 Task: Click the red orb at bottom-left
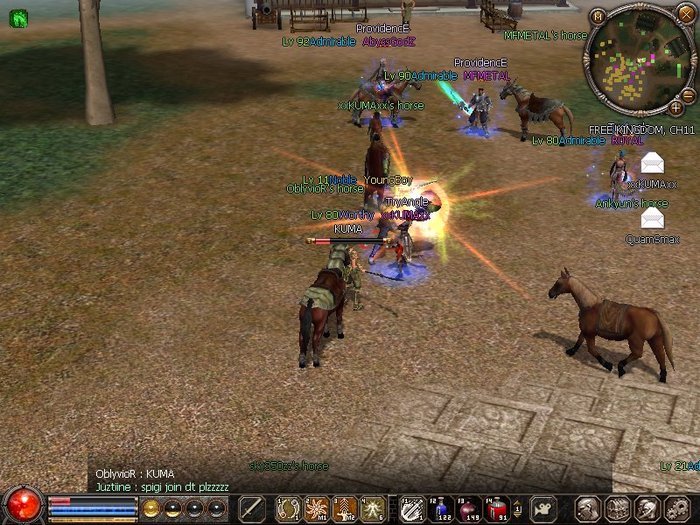tap(22, 503)
